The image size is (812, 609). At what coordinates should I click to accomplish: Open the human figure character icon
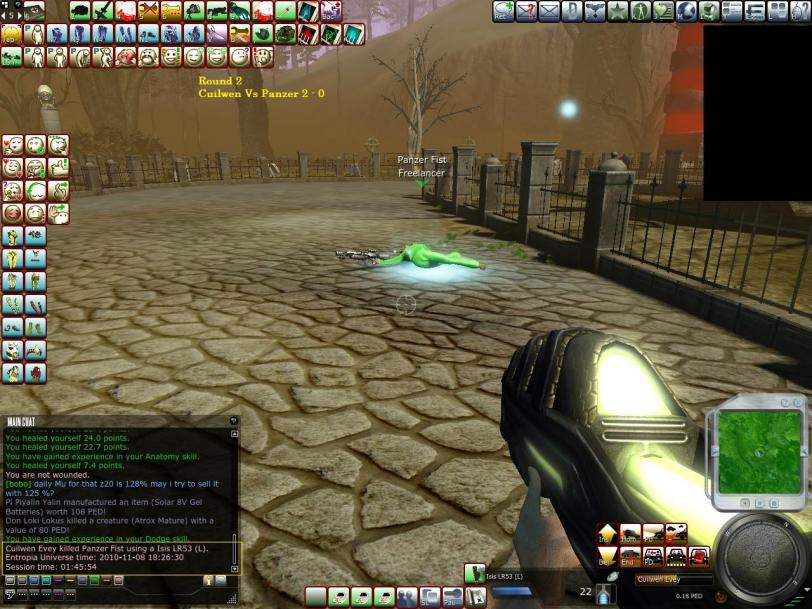[x=641, y=11]
